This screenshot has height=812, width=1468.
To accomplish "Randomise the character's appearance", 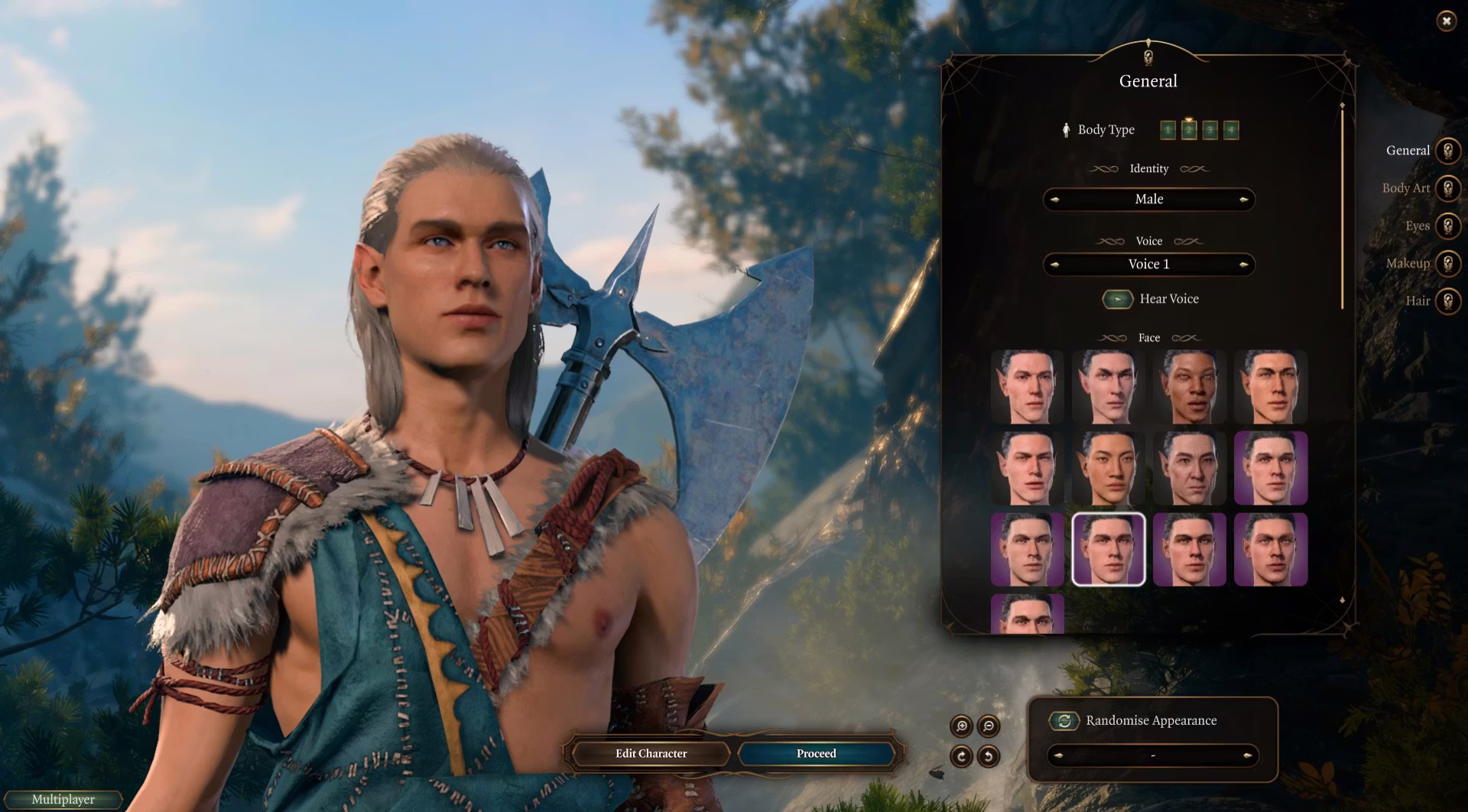I will click(1064, 720).
